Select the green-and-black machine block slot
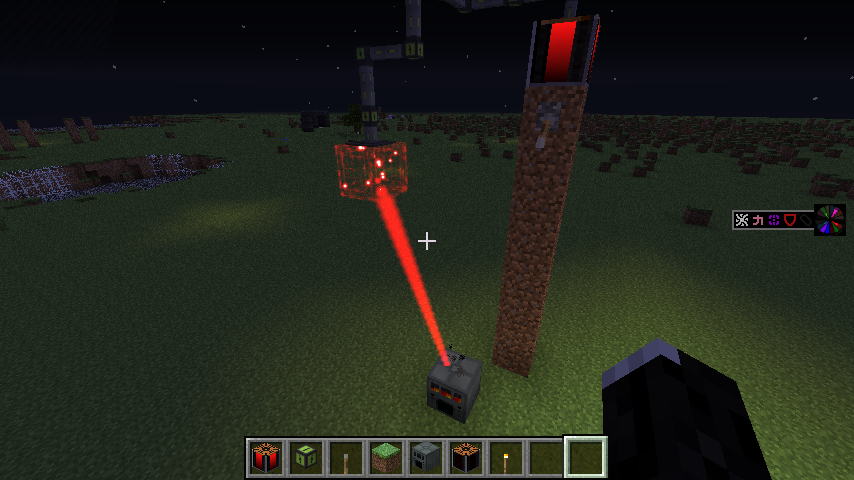Screen dimensions: 854x480 (306, 457)
